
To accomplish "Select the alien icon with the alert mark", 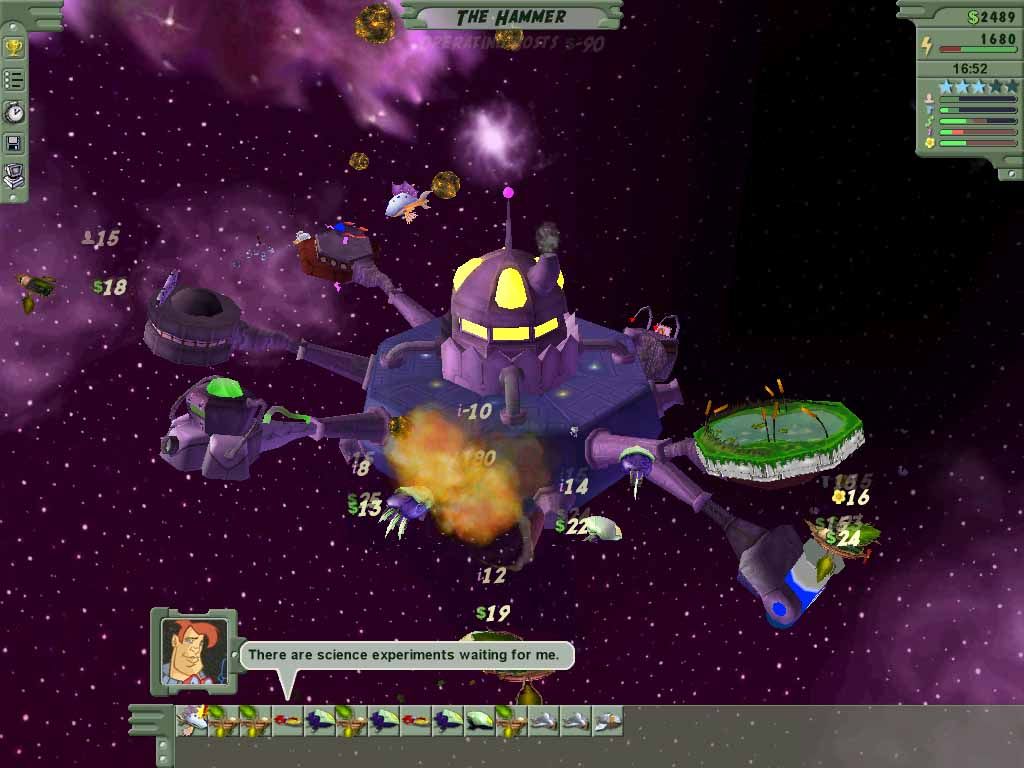I will click(190, 720).
